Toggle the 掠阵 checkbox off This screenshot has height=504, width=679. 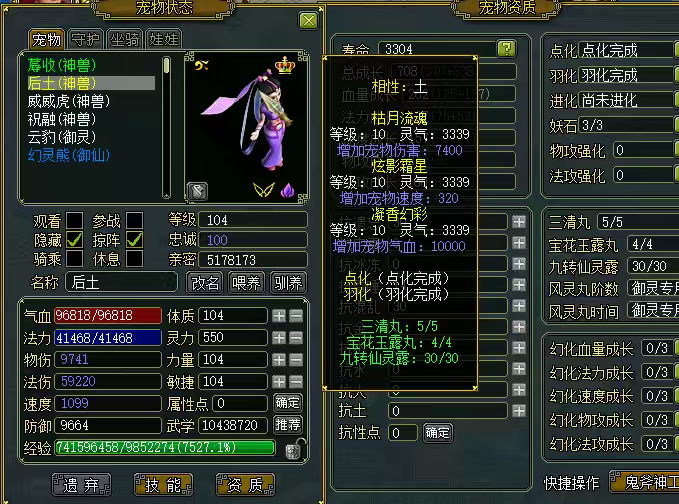click(134, 240)
